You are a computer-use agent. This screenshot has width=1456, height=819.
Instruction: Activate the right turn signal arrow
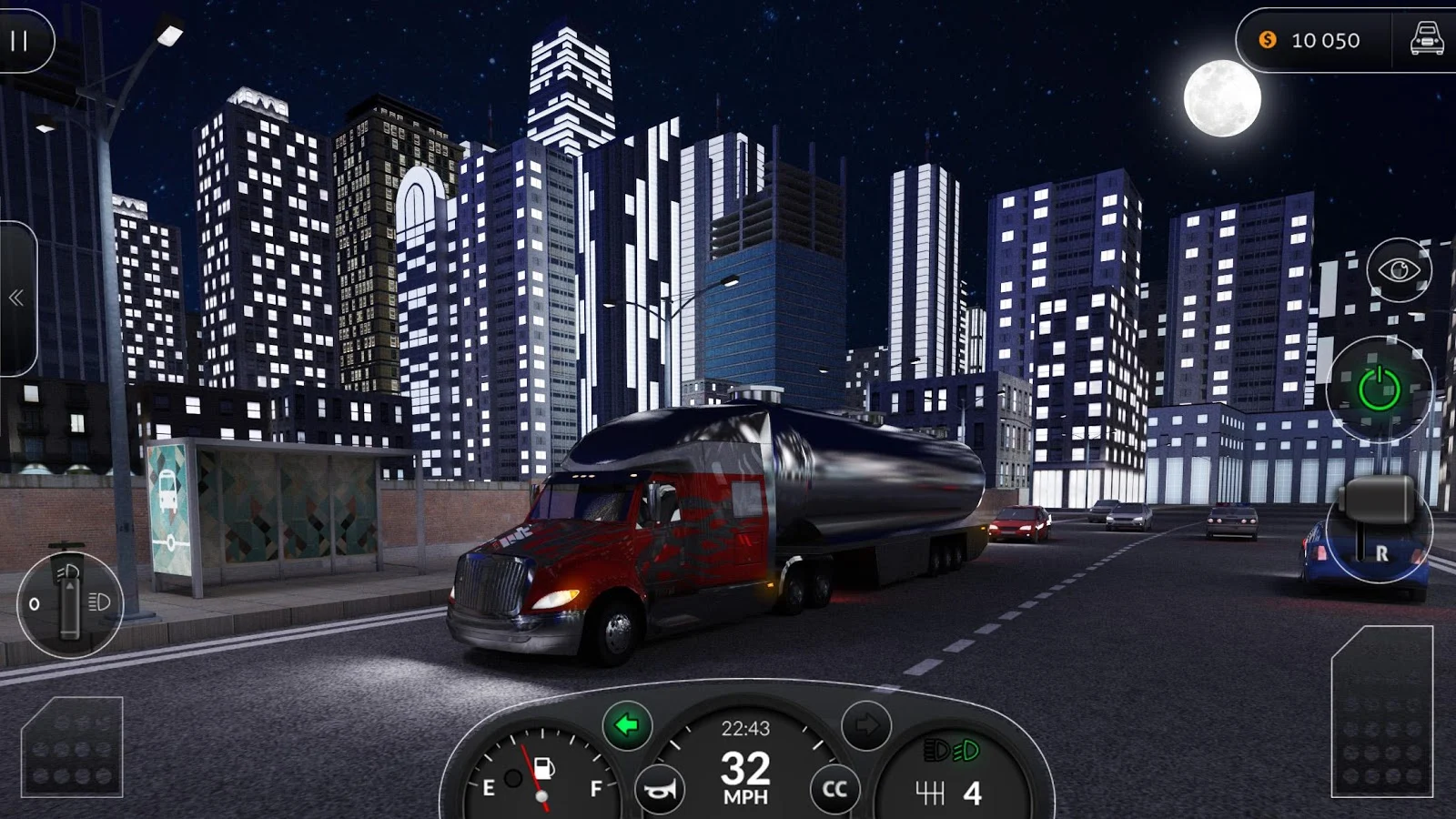(x=865, y=725)
